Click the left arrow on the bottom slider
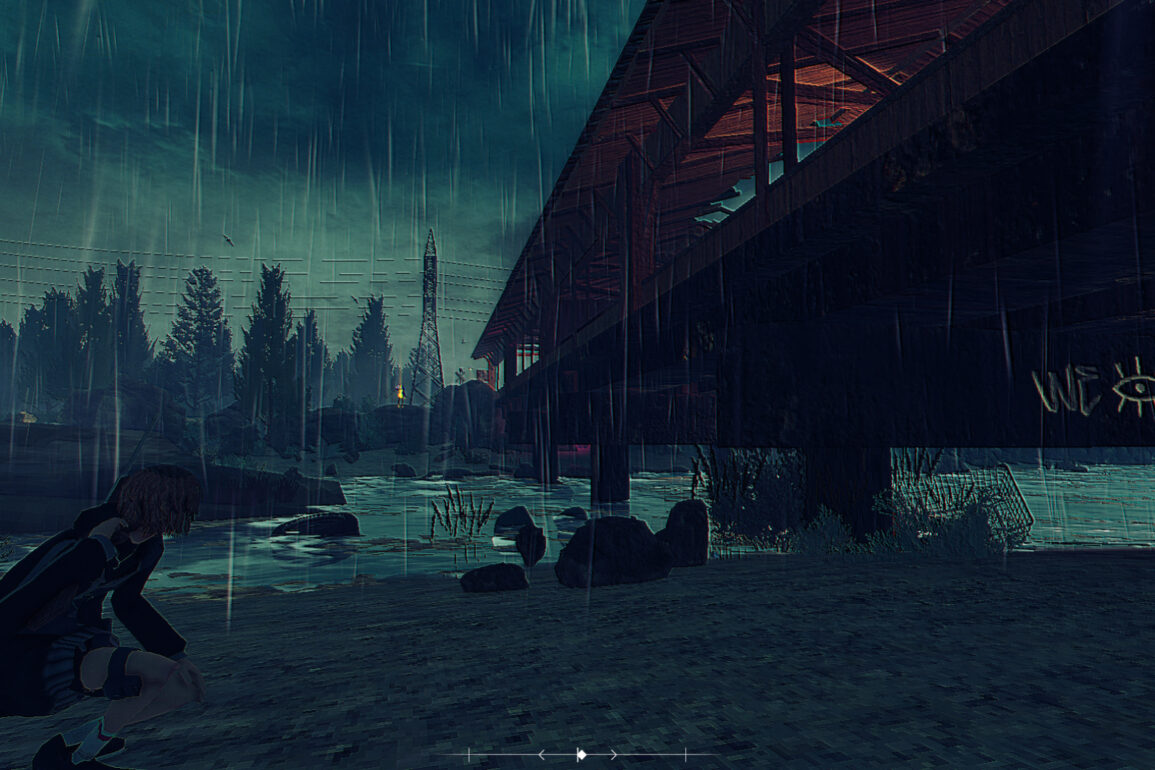This screenshot has width=1155, height=770. coord(542,754)
